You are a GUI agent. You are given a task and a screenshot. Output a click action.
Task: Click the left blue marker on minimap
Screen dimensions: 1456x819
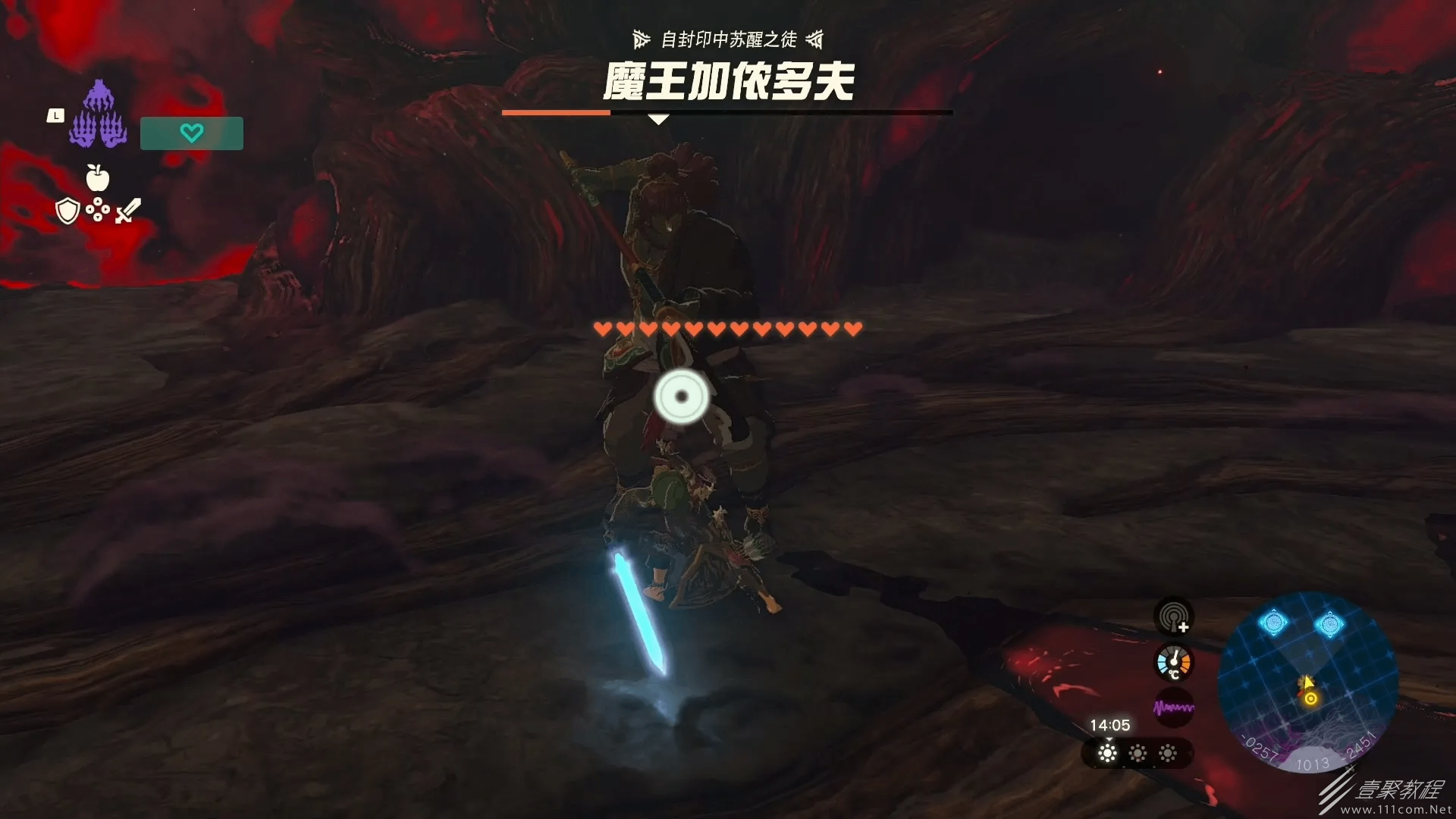coord(1273,623)
